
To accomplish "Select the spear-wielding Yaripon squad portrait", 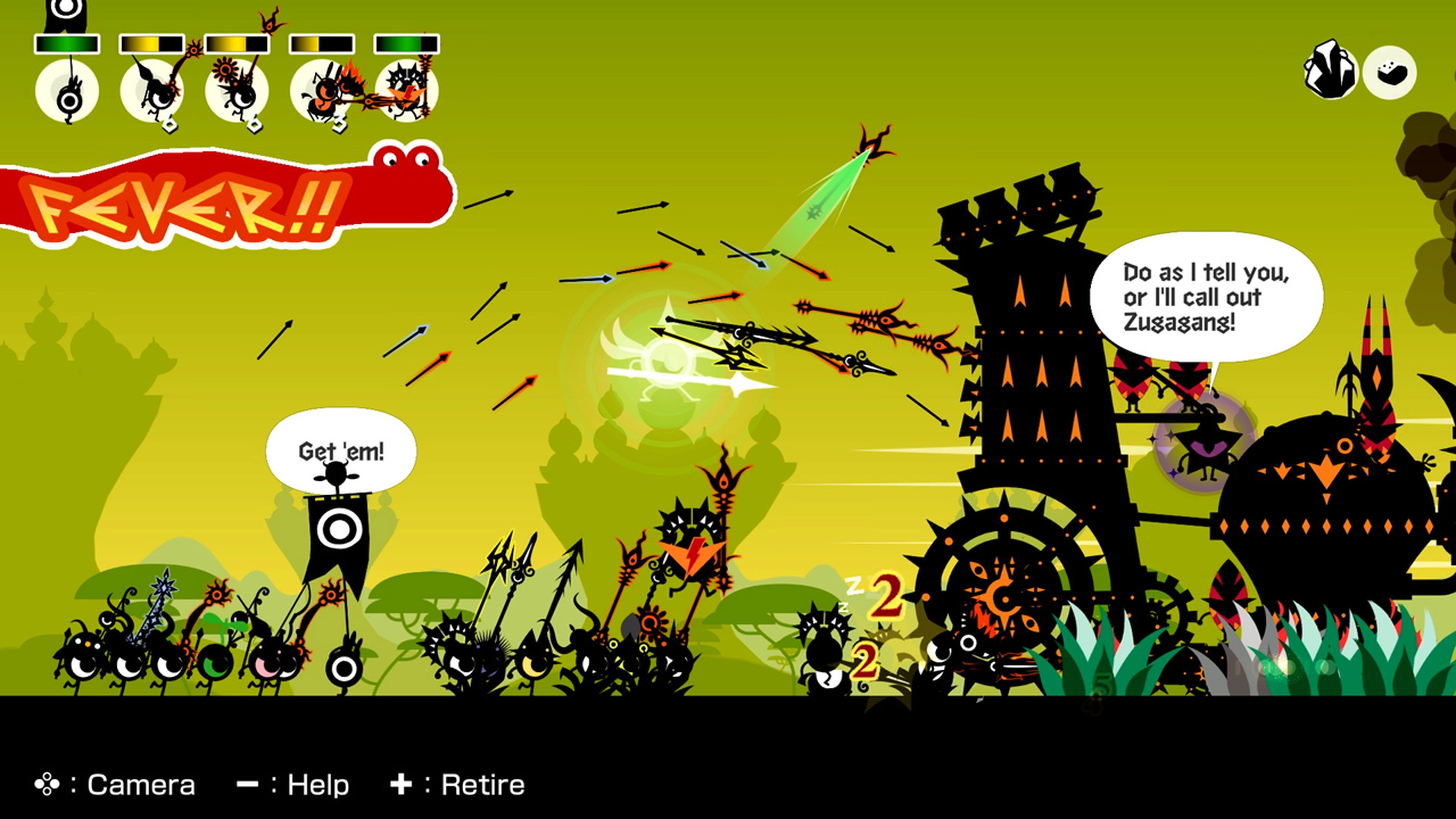I will [x=152, y=91].
